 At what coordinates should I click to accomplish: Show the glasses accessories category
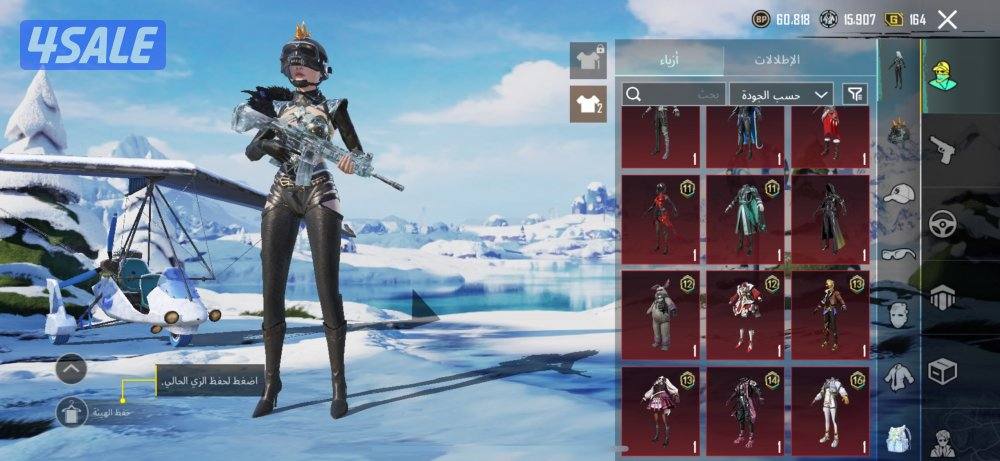pyautogui.click(x=898, y=254)
